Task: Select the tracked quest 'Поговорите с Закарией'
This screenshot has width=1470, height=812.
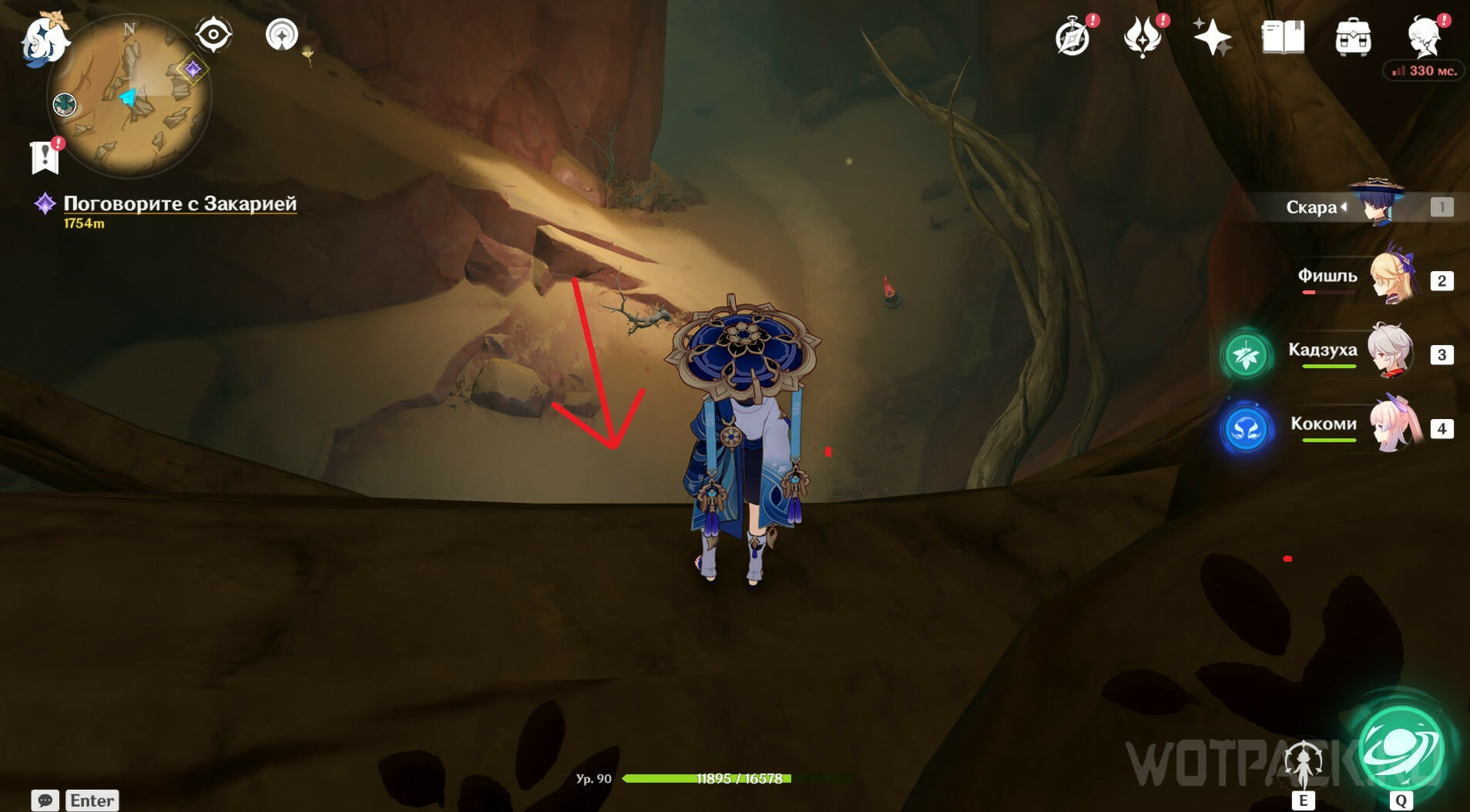Action: click(x=180, y=203)
